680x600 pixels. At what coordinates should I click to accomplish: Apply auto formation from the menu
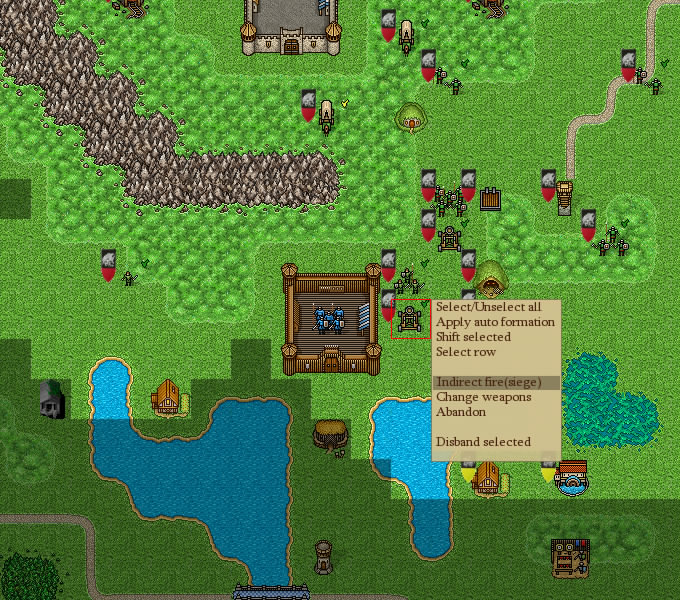click(494, 322)
